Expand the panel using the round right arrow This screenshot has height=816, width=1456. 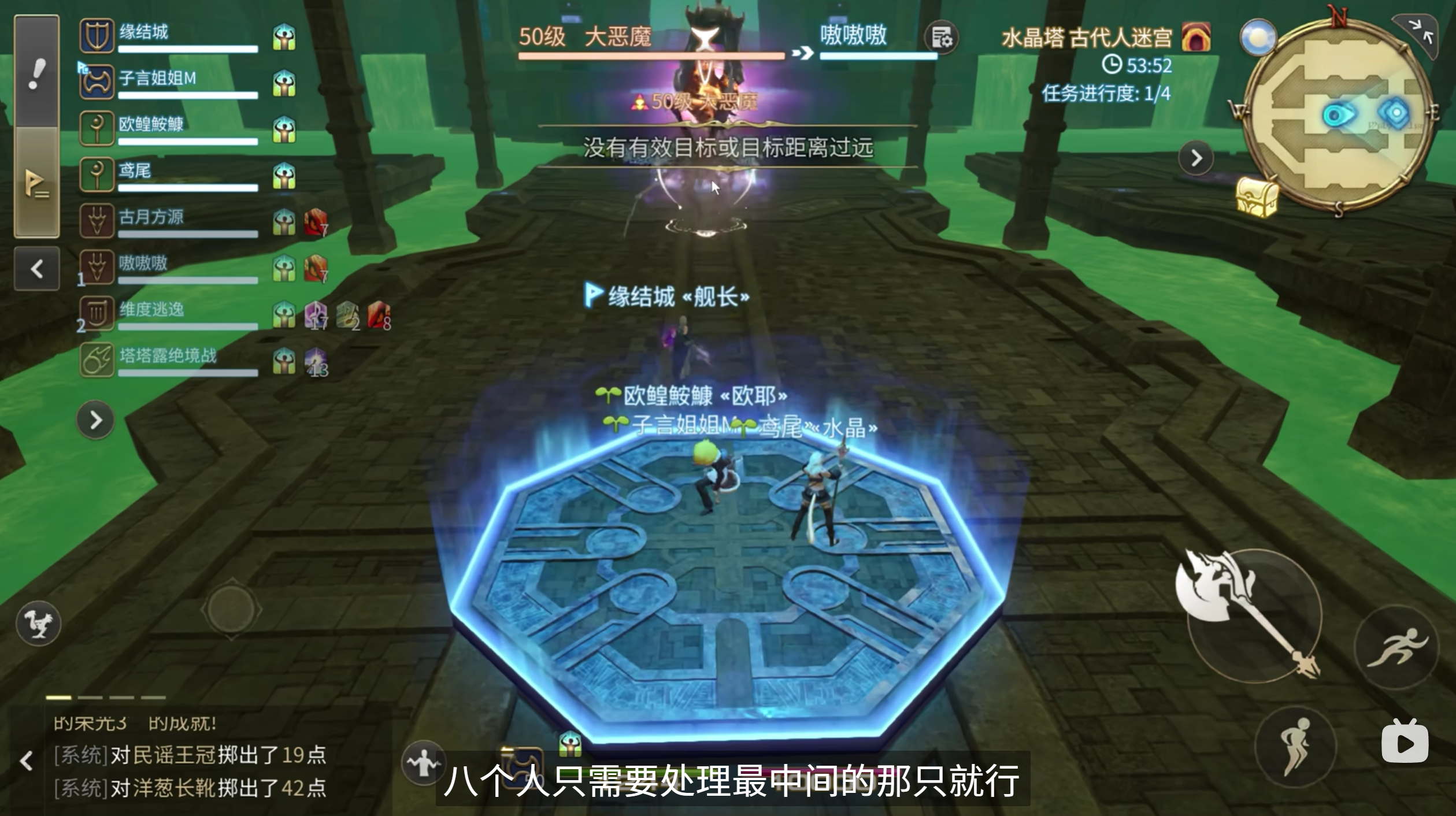tap(94, 421)
